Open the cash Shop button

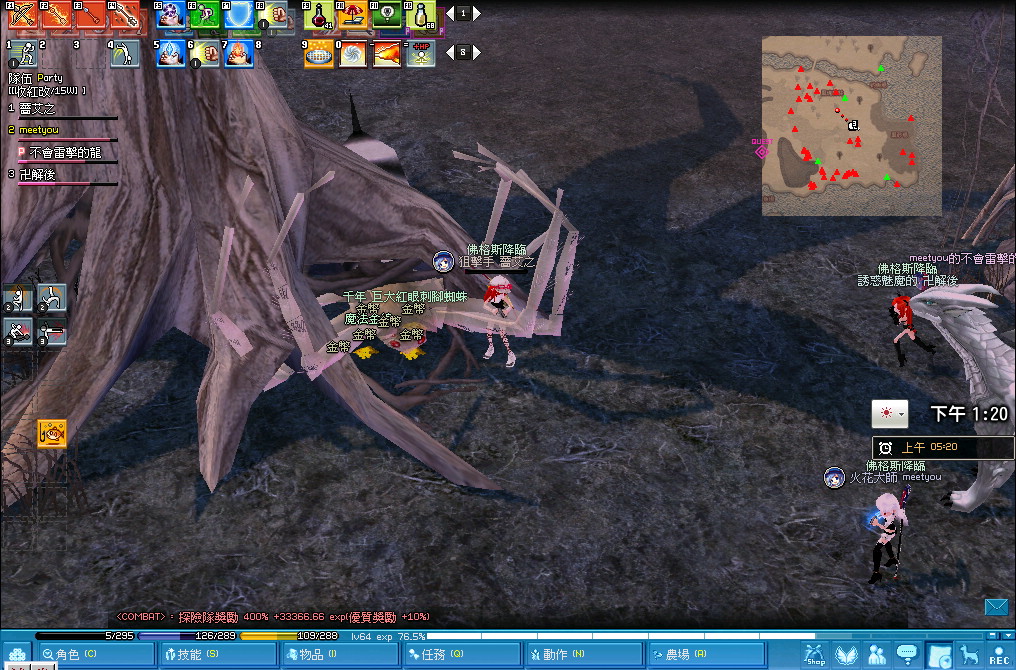point(816,655)
